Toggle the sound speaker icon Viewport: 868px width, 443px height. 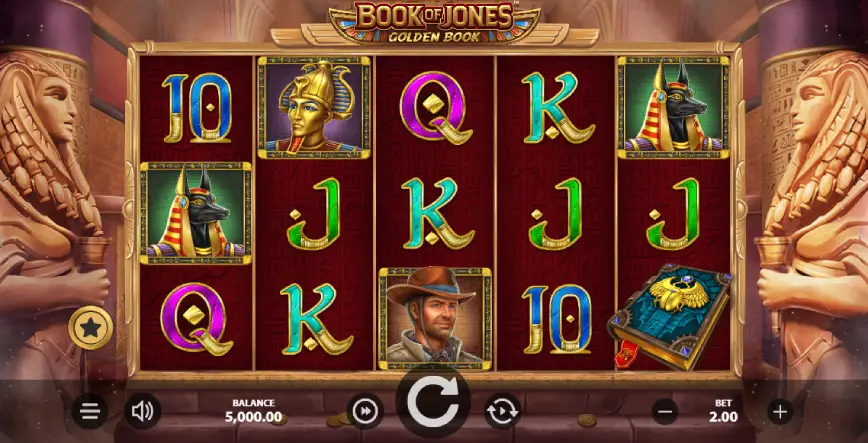click(x=143, y=410)
